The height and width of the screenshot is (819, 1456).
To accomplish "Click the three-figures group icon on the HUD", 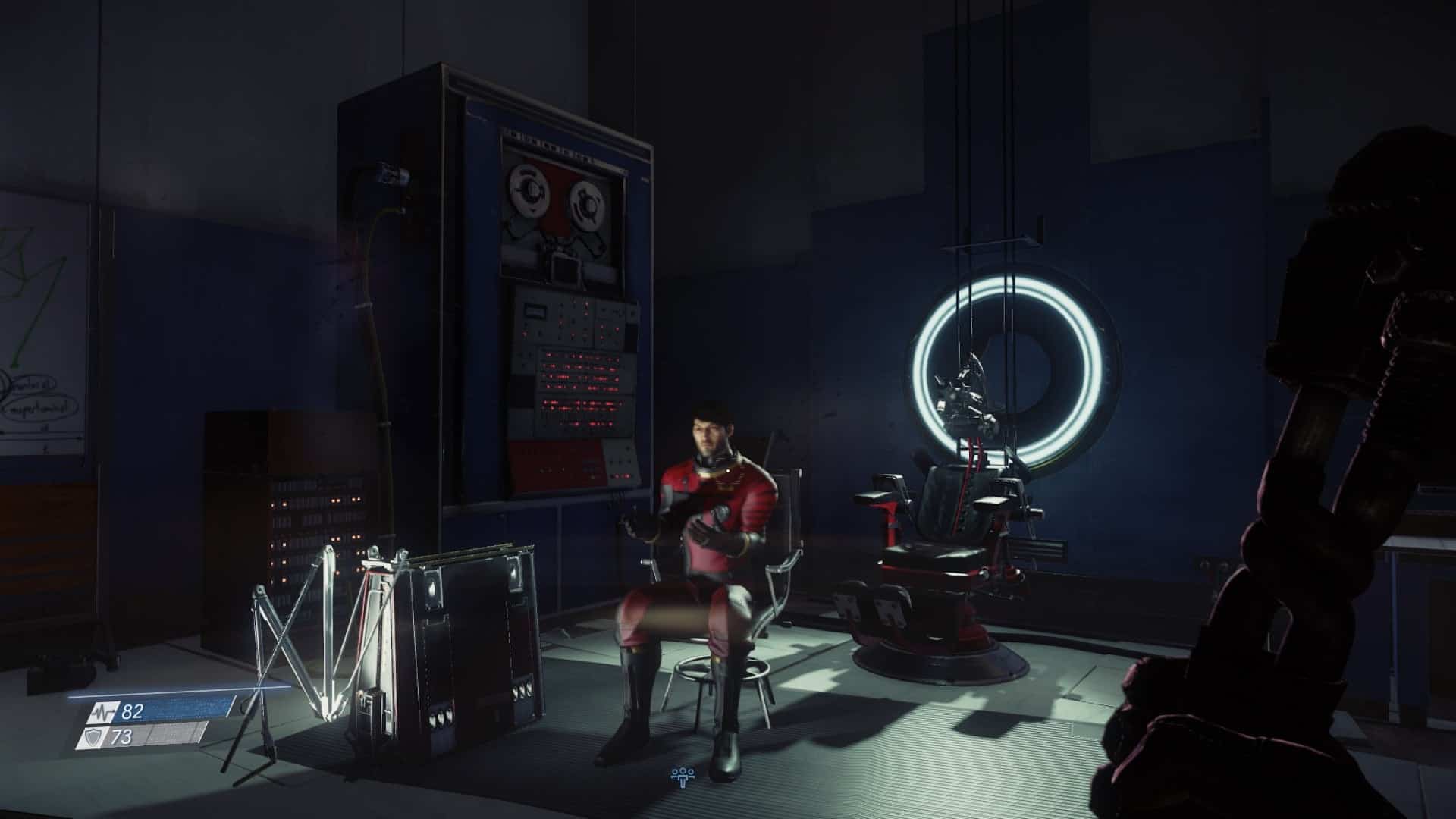I will [x=682, y=775].
